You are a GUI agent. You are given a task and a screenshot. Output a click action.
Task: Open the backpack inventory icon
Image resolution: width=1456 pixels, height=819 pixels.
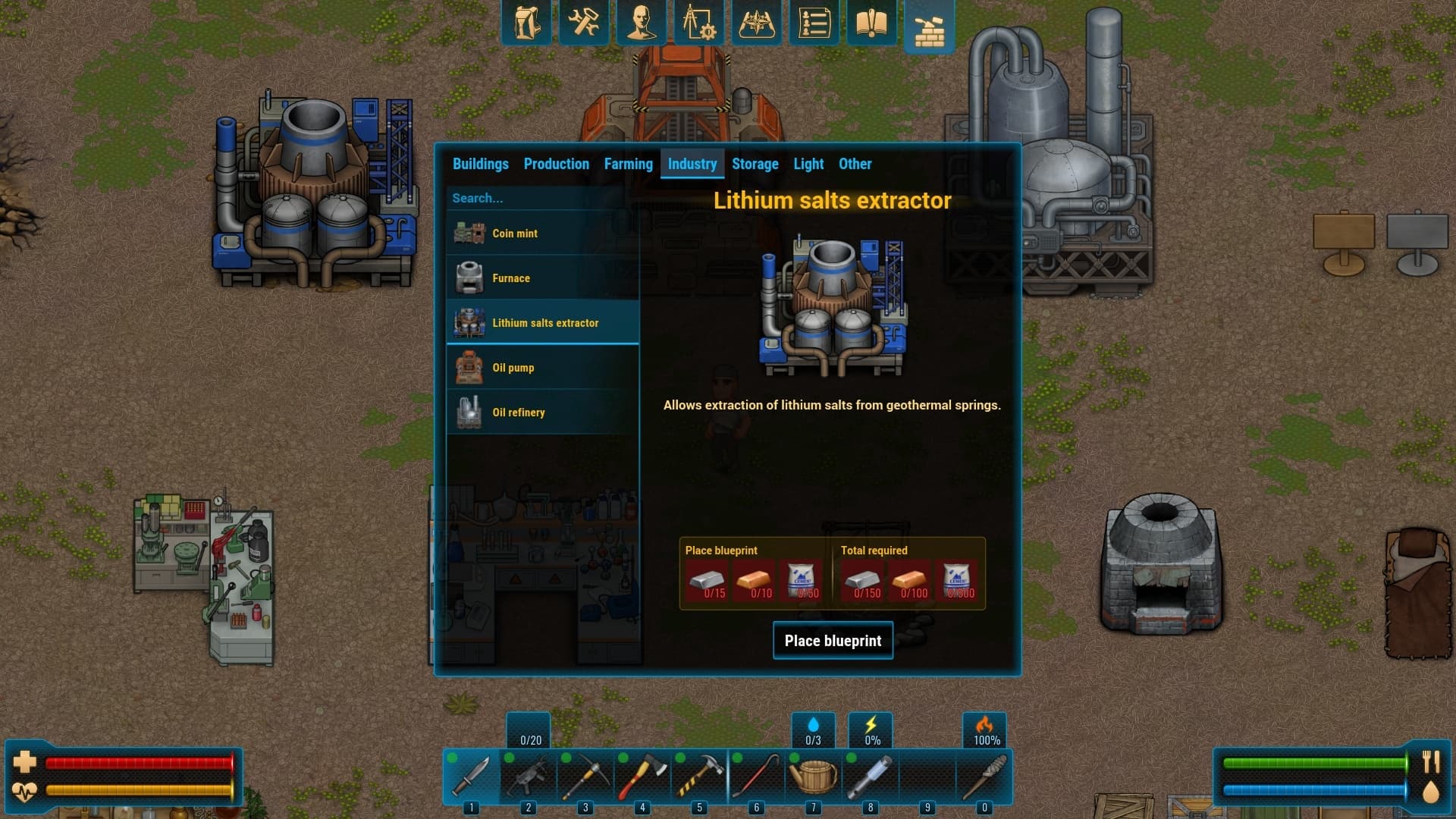click(526, 23)
